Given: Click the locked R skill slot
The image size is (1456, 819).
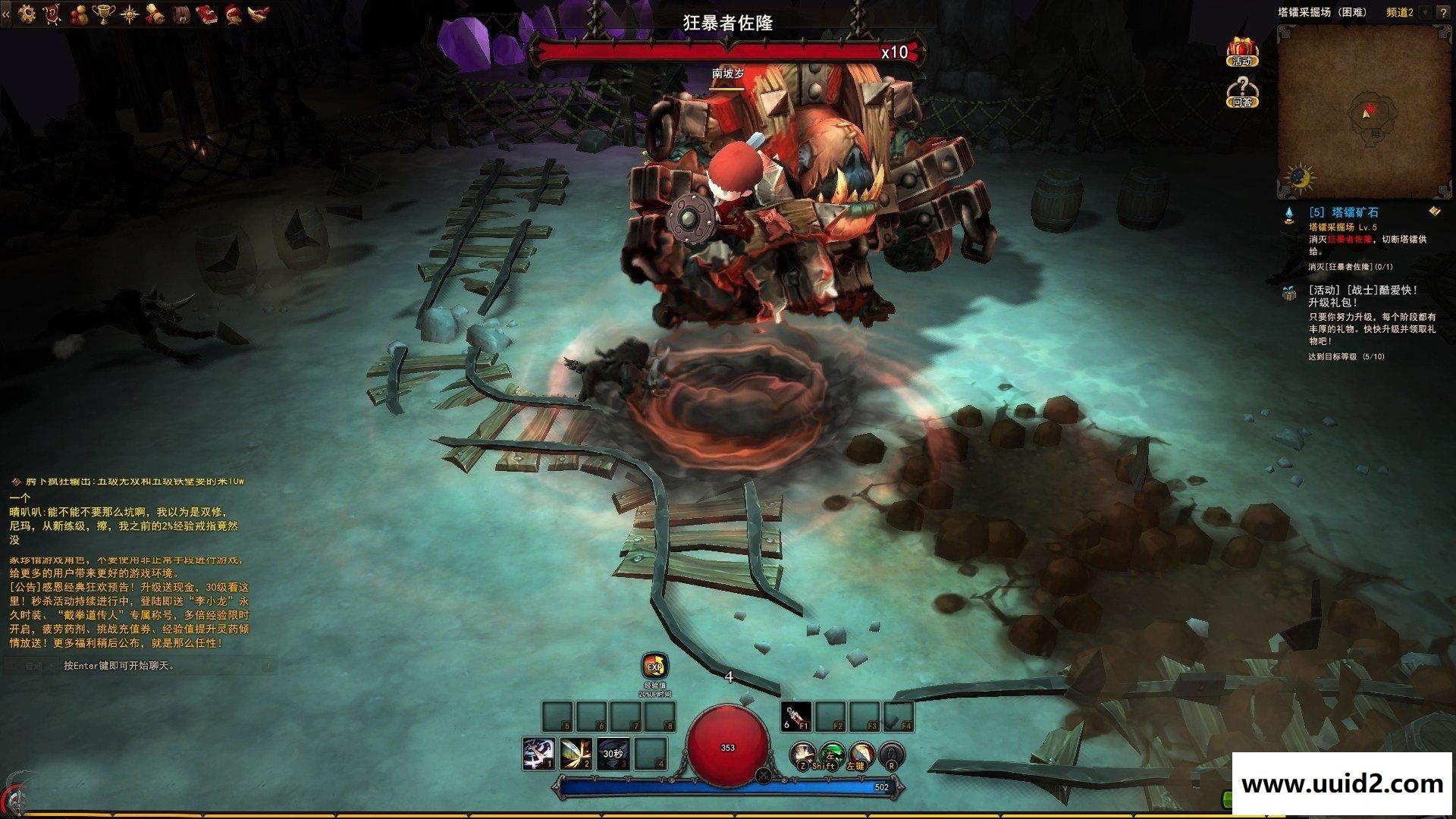Looking at the screenshot, I should [891, 754].
